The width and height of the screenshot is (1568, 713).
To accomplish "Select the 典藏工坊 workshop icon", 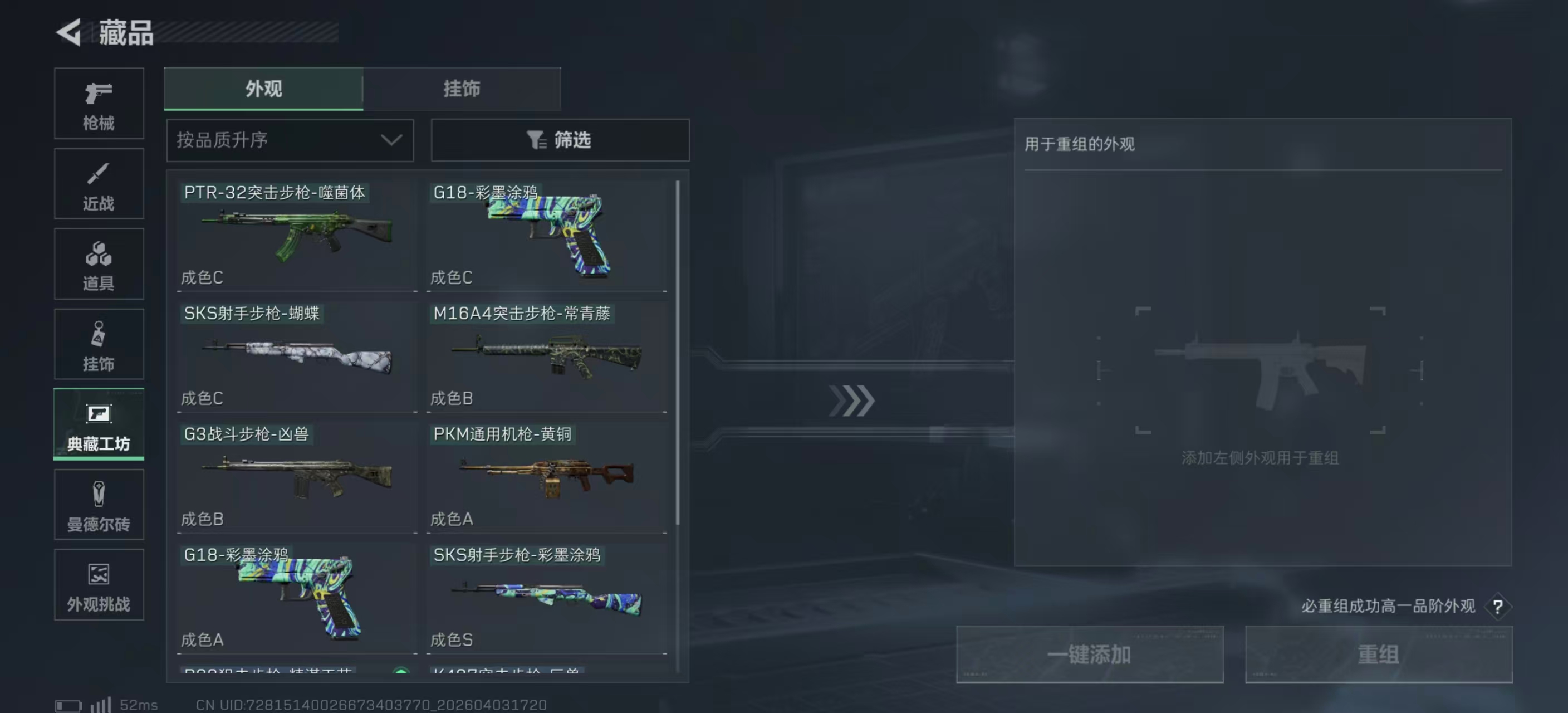I will pos(99,425).
